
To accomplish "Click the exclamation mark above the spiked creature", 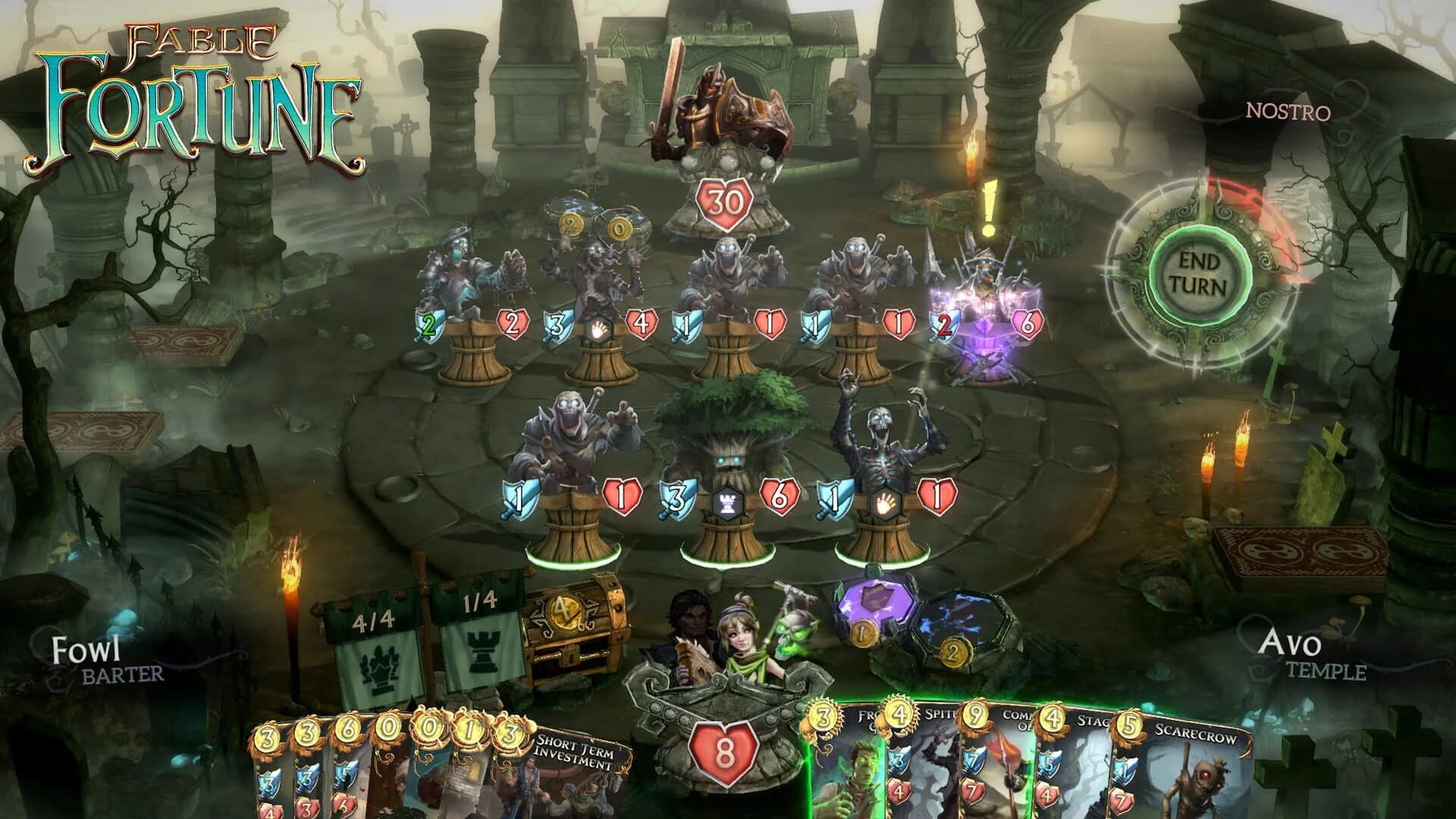I will pyautogui.click(x=987, y=206).
